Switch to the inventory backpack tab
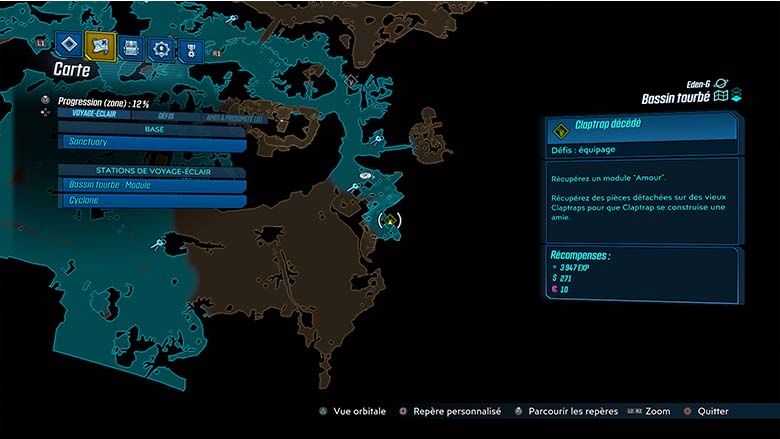This screenshot has height=439, width=780. 130,47
